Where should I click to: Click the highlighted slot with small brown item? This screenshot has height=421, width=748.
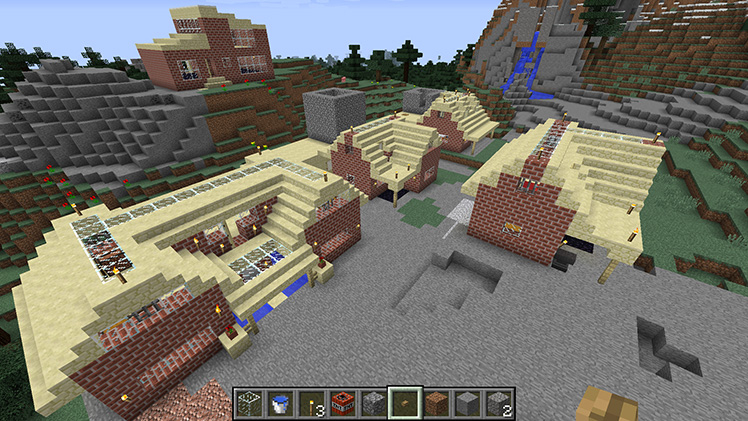pos(405,402)
